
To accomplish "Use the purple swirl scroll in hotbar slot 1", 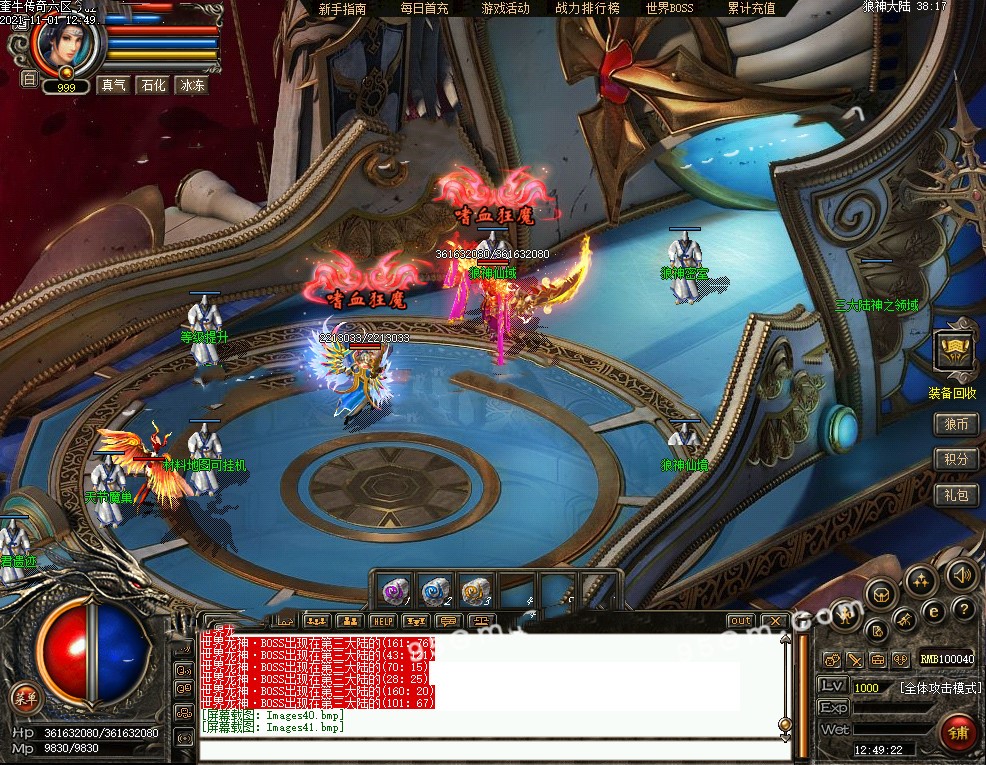I will point(397,590).
